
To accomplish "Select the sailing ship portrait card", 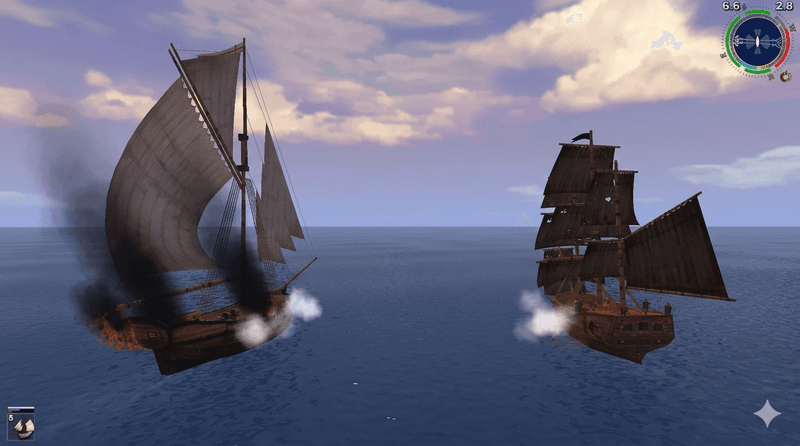I will [x=21, y=424].
